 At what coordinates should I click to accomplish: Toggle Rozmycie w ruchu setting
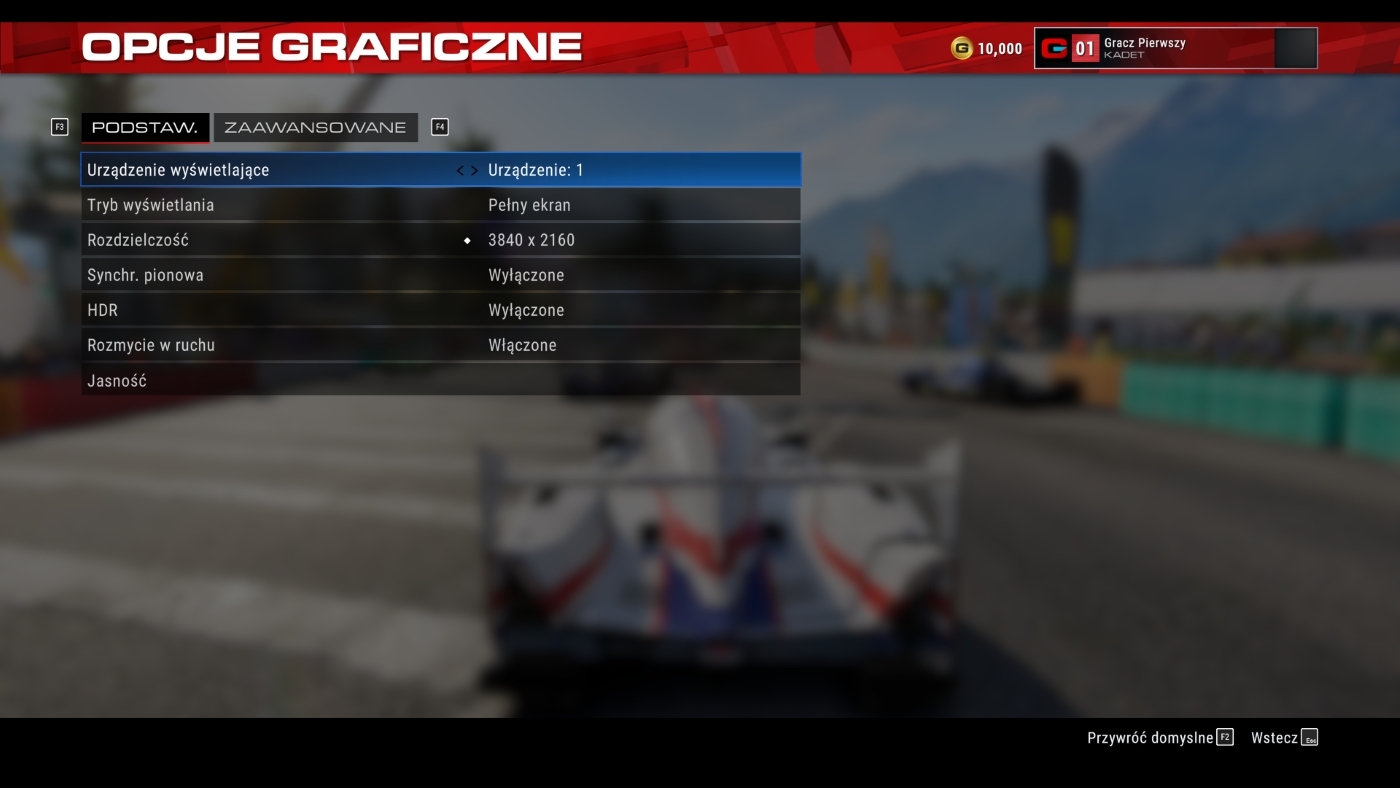(x=440, y=345)
